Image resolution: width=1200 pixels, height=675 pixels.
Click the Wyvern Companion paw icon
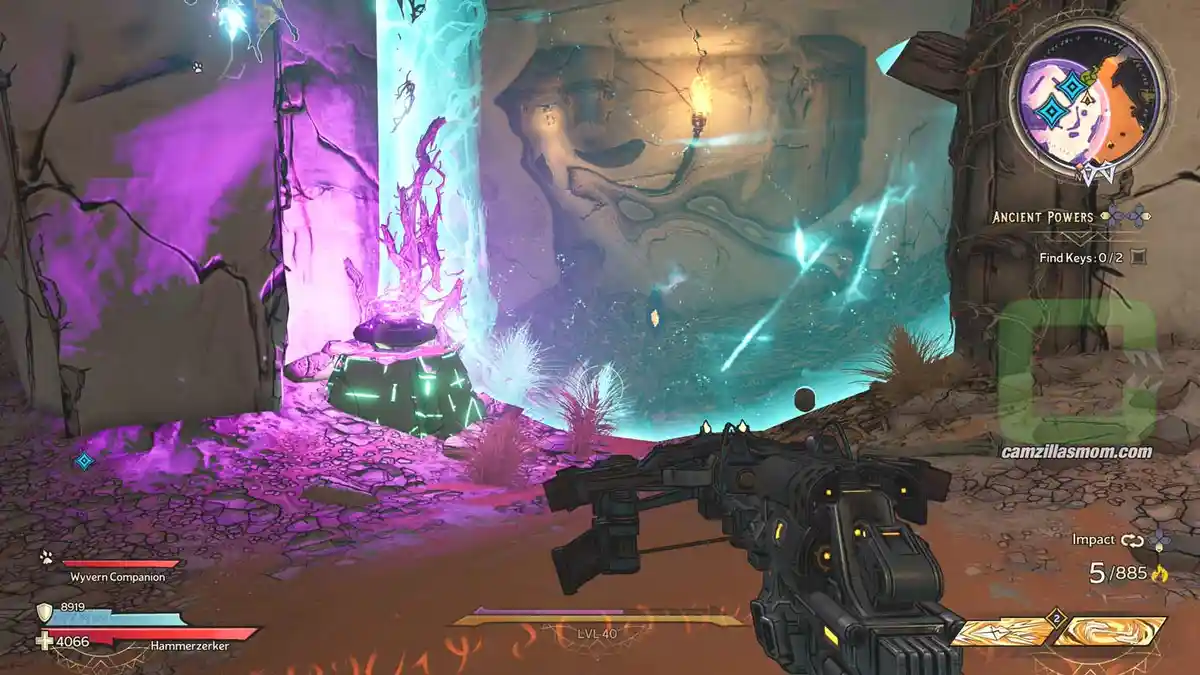coord(46,558)
